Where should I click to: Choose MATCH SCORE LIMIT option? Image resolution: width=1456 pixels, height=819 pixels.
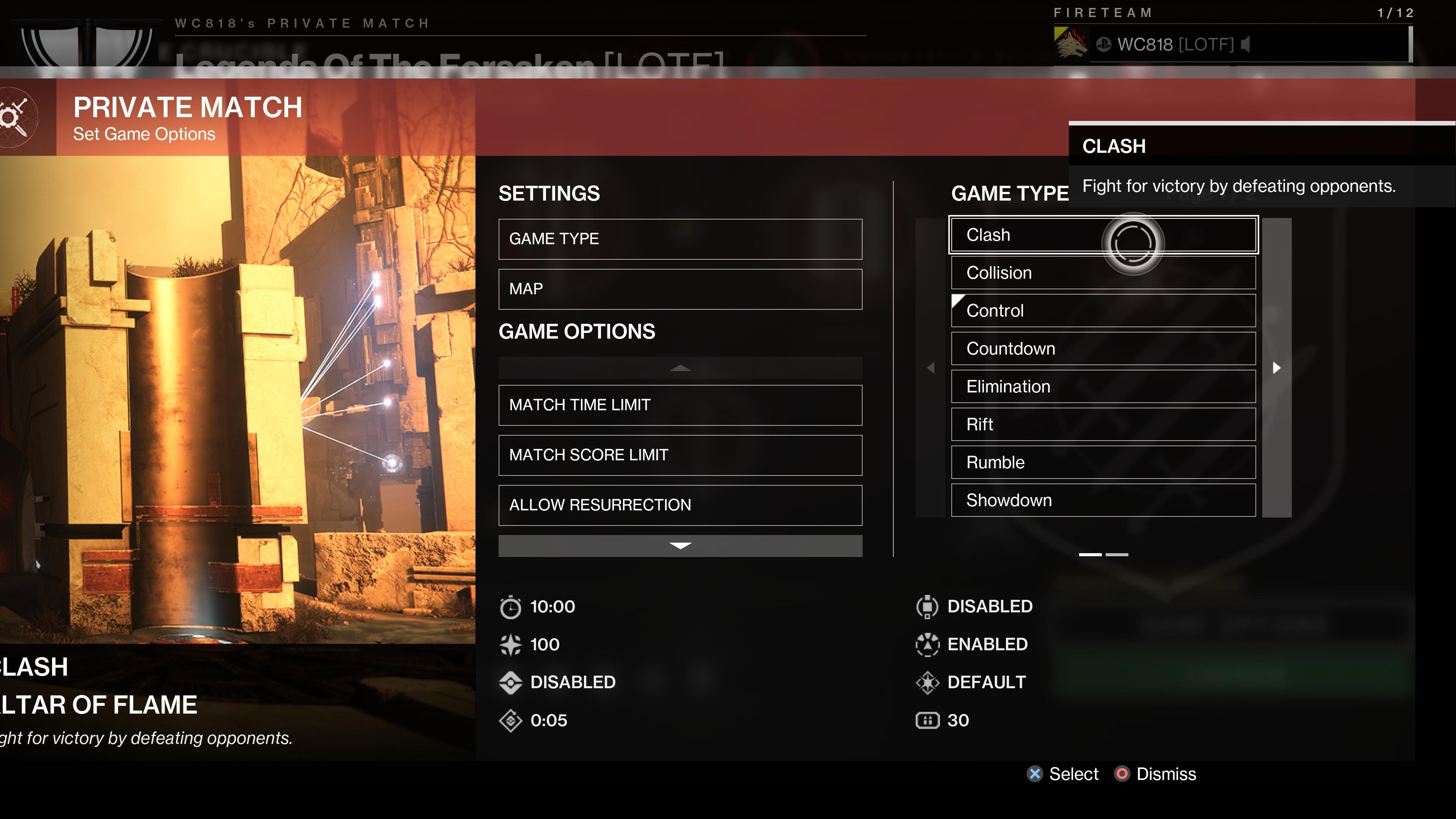click(x=680, y=455)
